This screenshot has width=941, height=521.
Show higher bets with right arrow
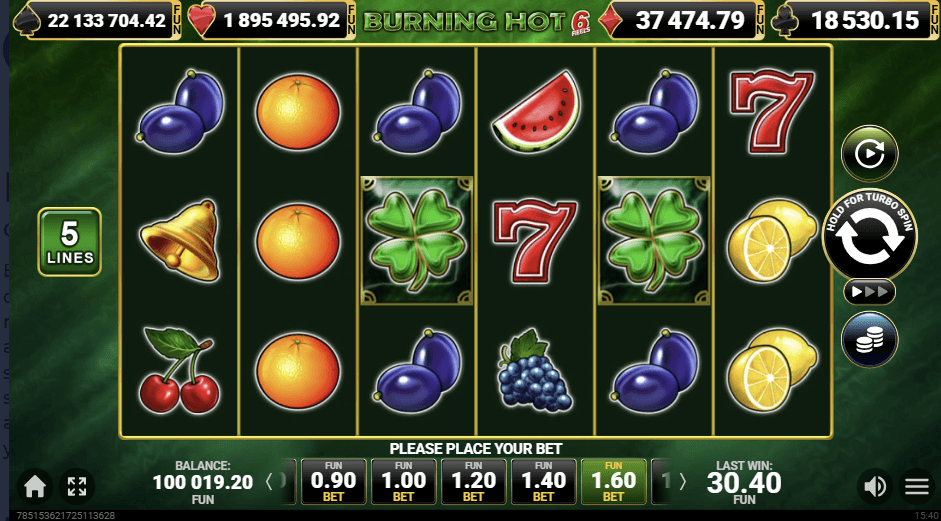(x=683, y=482)
